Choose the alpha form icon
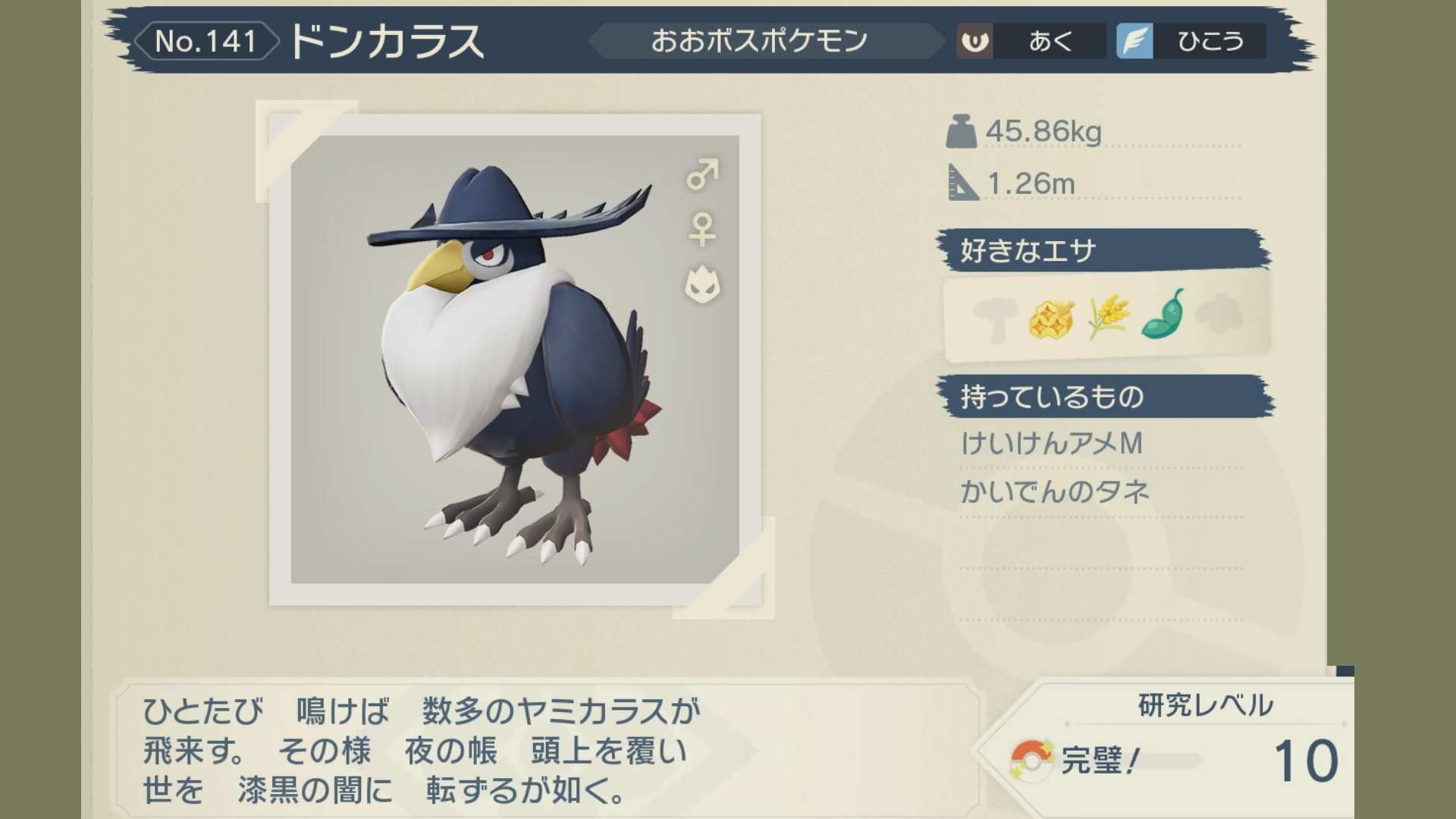The width and height of the screenshot is (1456, 819). pos(702,285)
